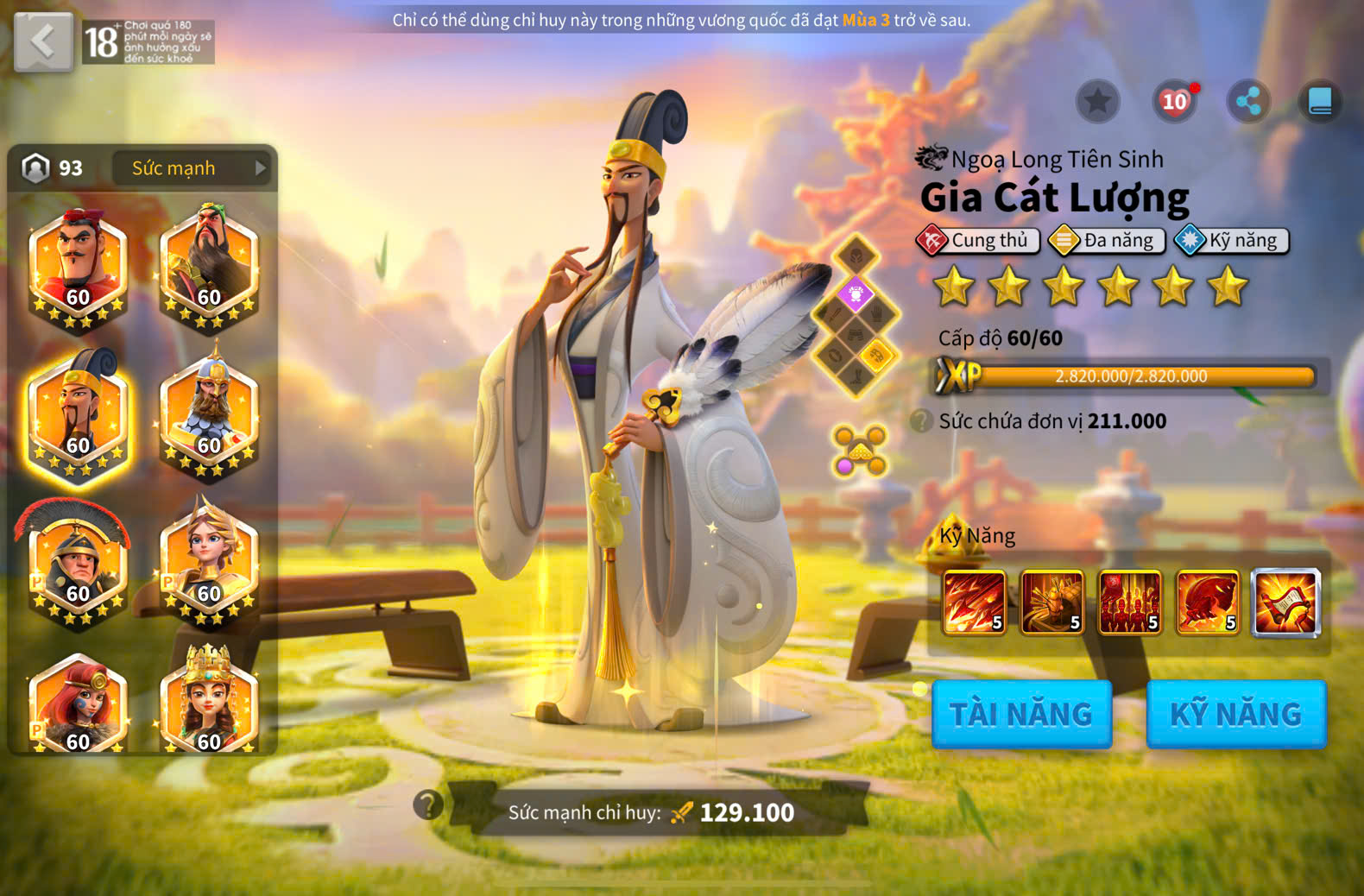Open the Sức mạnh sort dropdown
The width and height of the screenshot is (1364, 896).
[191, 168]
